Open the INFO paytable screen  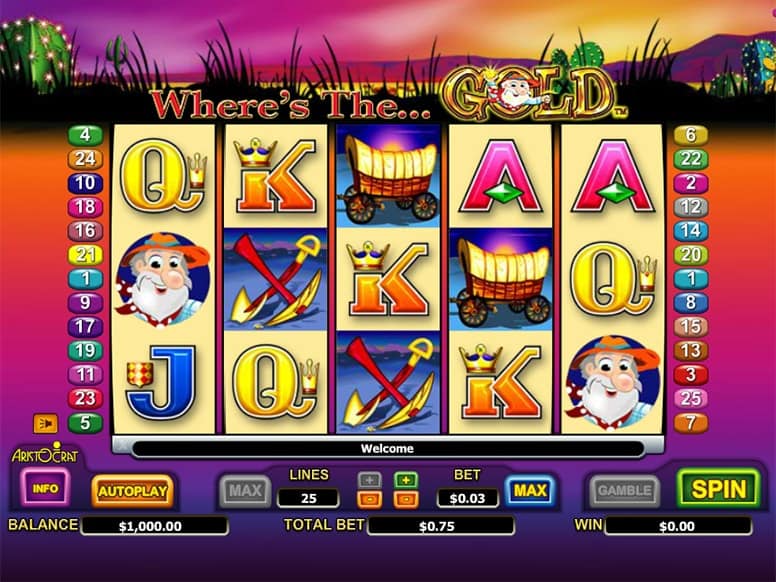44,489
